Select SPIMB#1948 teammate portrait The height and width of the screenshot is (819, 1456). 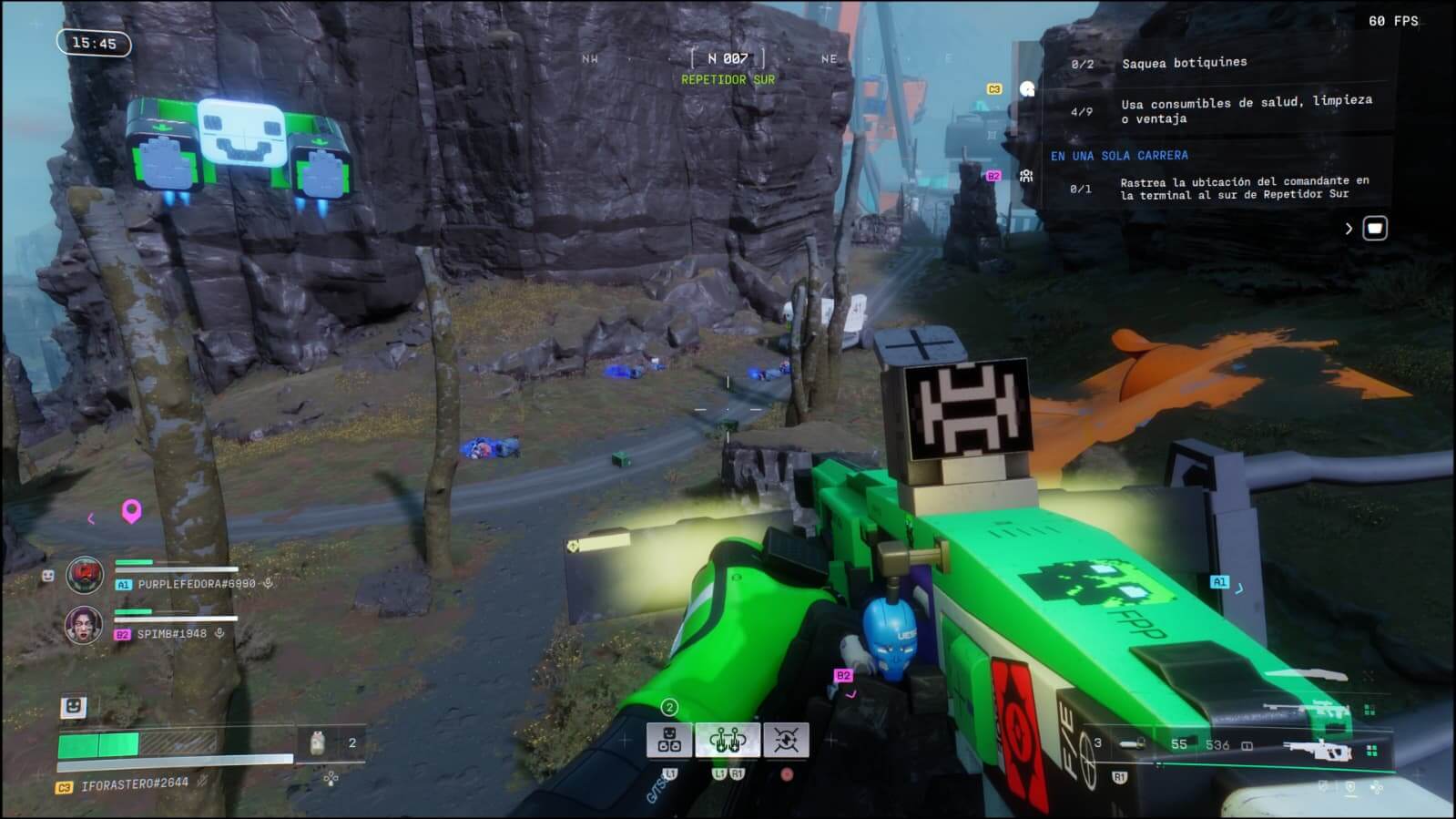click(84, 625)
